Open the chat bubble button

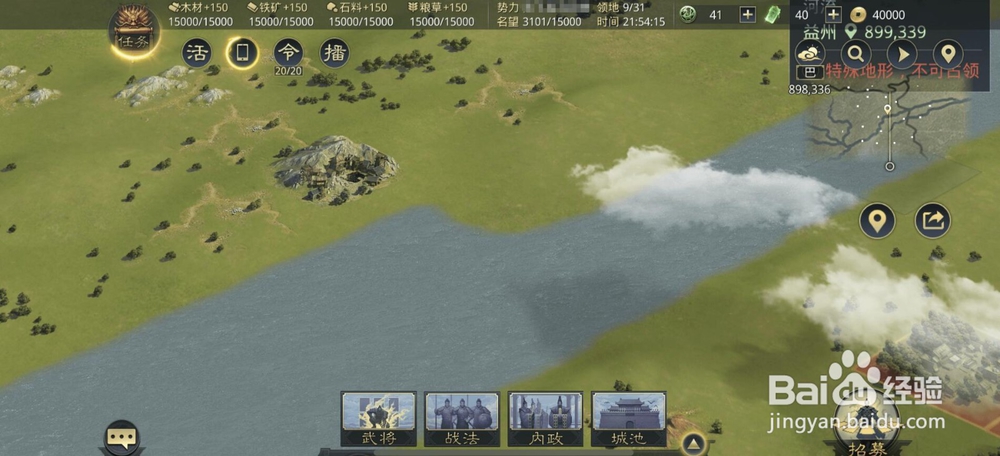(x=122, y=436)
